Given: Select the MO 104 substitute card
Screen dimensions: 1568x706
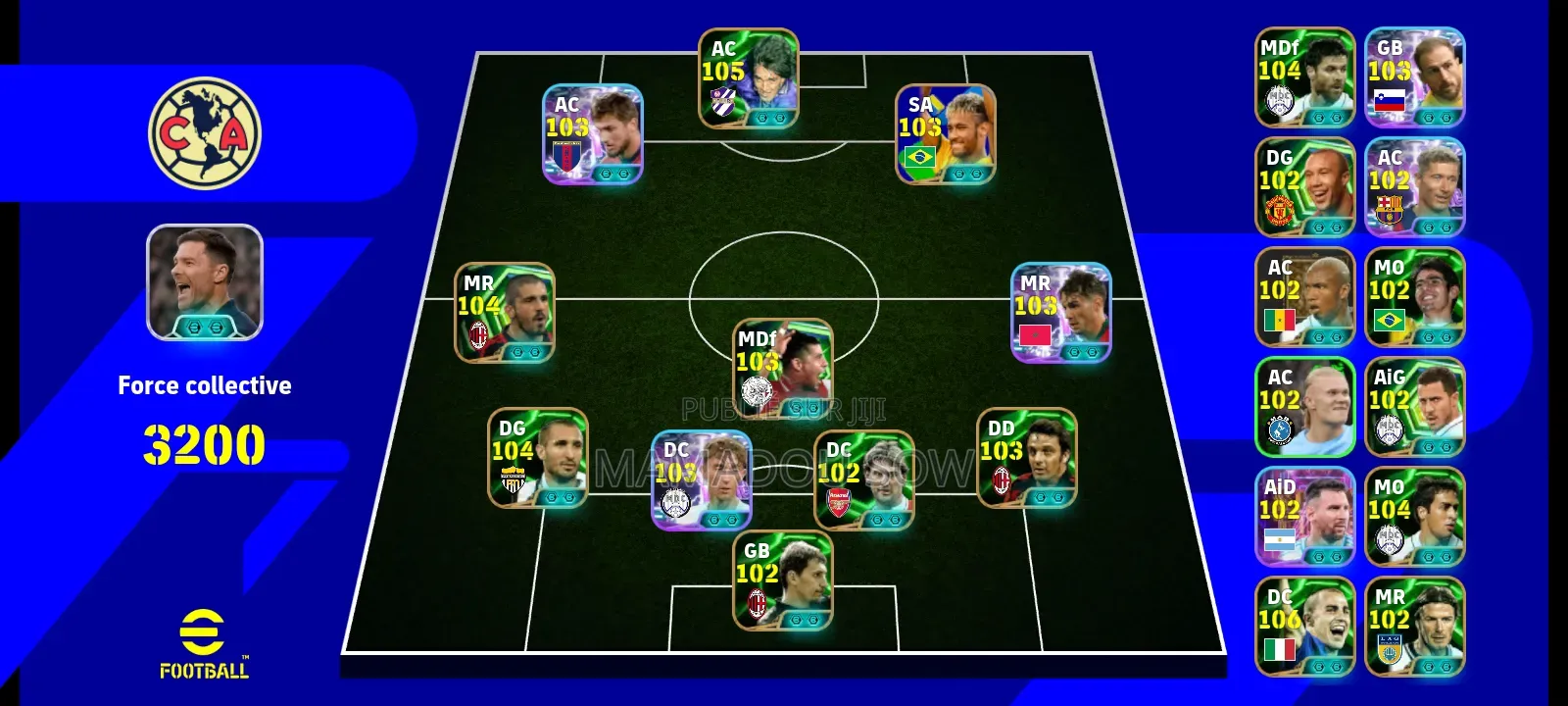Looking at the screenshot, I should pos(1414,517).
